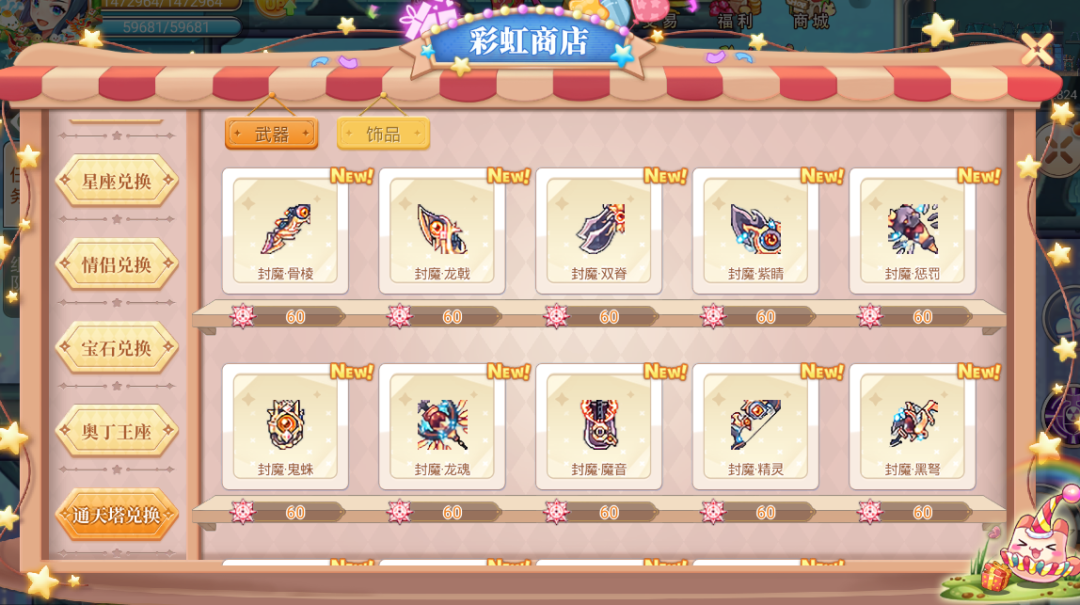The height and width of the screenshot is (605, 1080).
Task: Select the 宝石兑换 category
Action: point(117,348)
